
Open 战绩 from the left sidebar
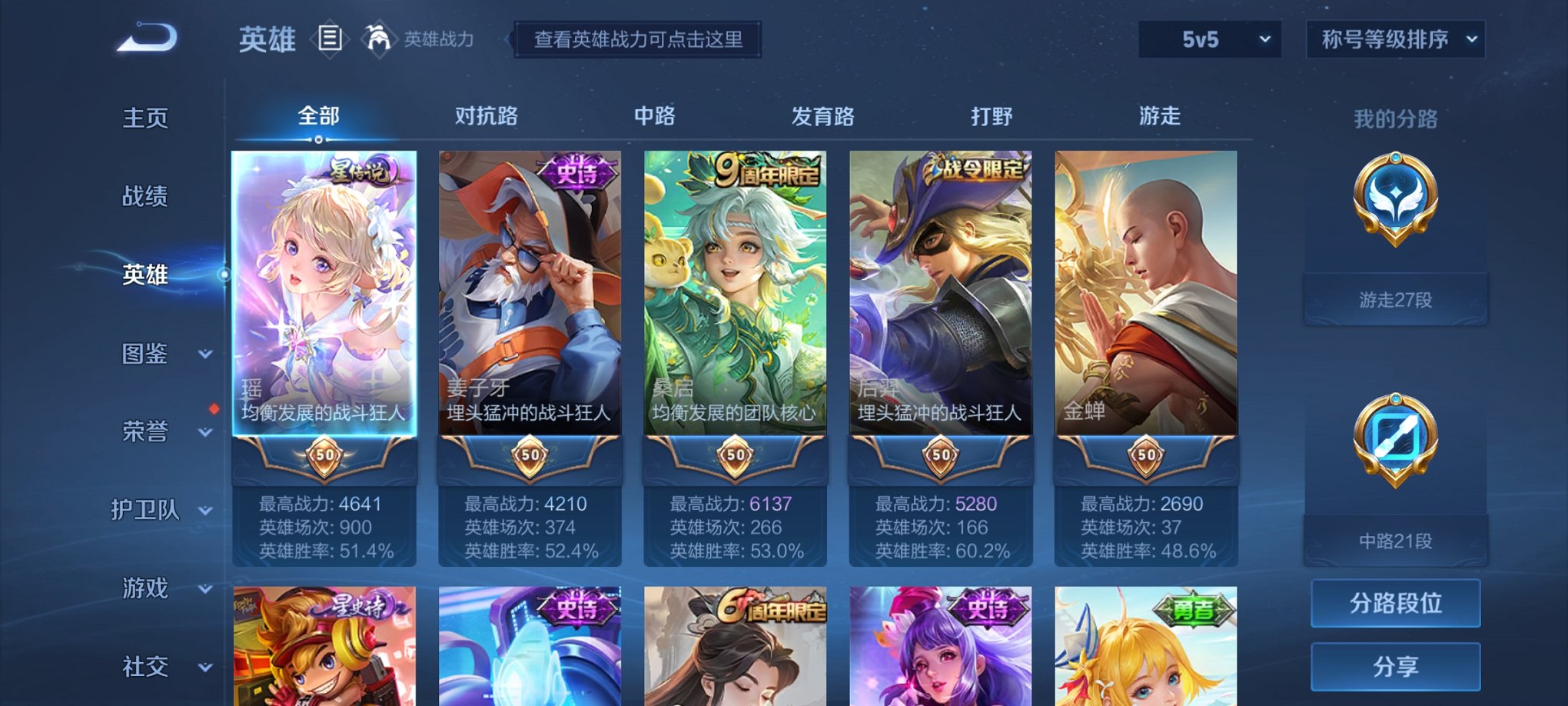pyautogui.click(x=146, y=196)
